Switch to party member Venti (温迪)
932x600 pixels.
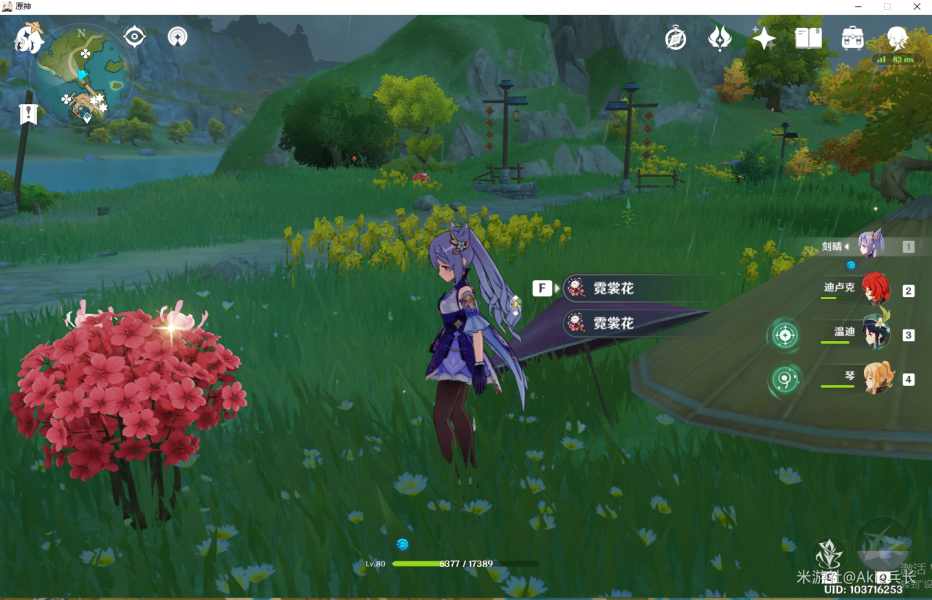click(876, 334)
